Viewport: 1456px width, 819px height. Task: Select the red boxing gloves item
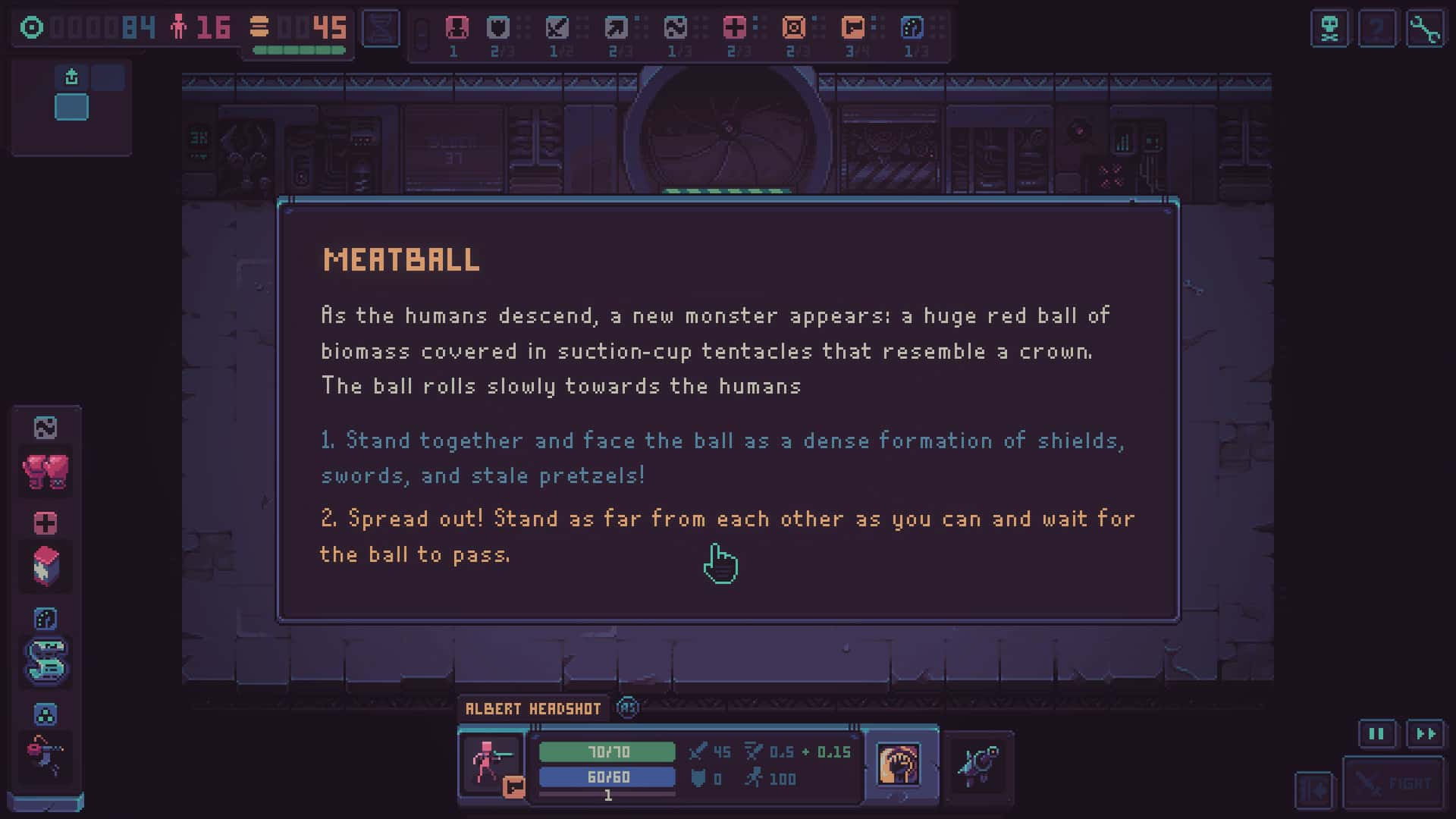click(x=45, y=472)
